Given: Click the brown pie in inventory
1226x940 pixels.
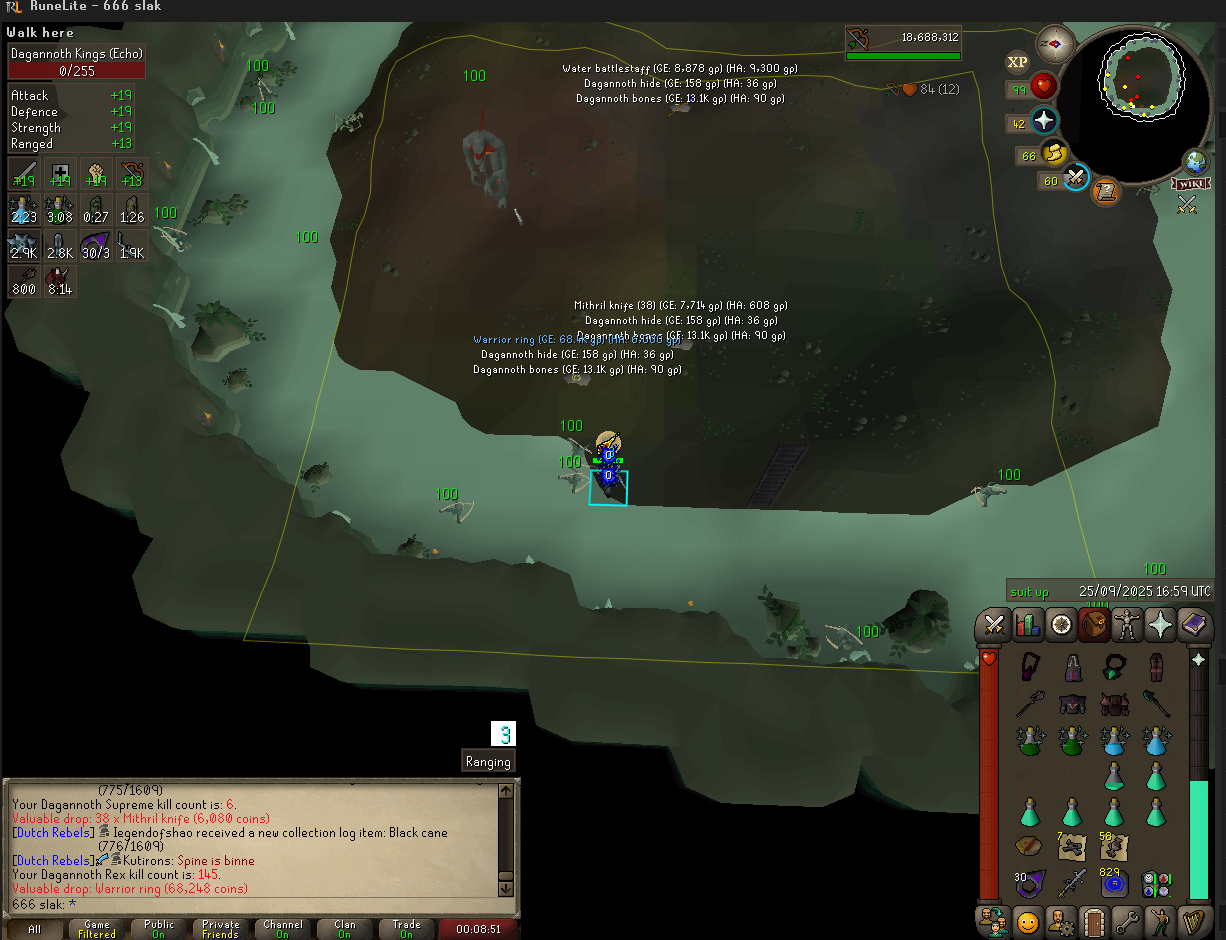Looking at the screenshot, I should (x=1029, y=846).
